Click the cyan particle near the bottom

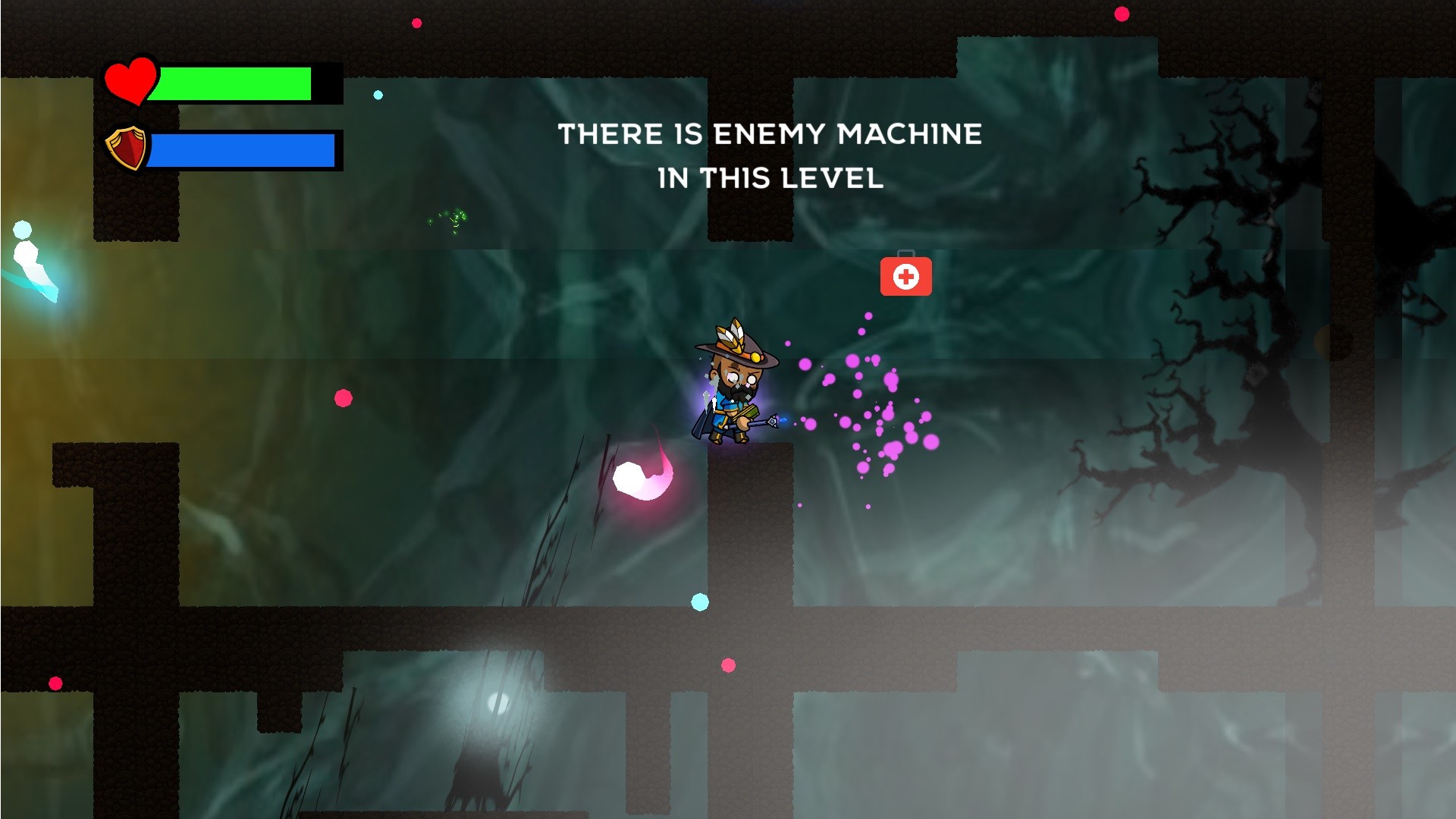[700, 601]
